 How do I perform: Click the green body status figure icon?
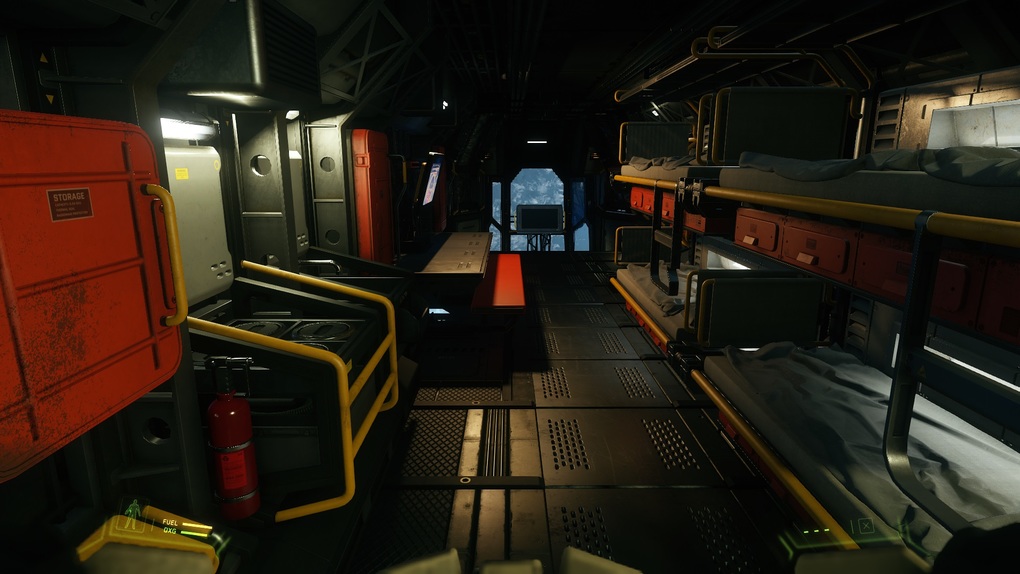(x=133, y=511)
